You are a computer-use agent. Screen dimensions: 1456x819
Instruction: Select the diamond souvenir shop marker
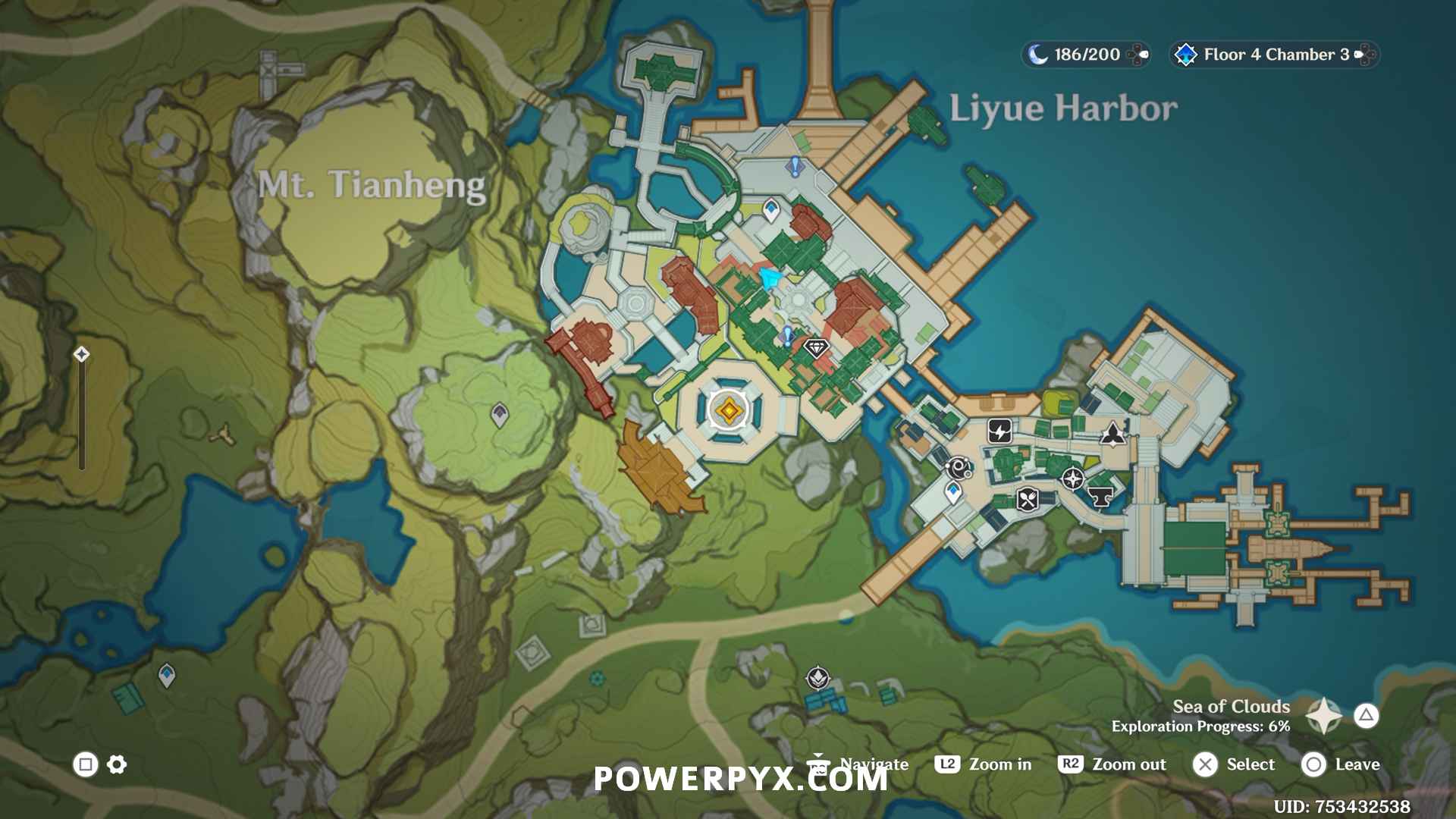coord(816,348)
